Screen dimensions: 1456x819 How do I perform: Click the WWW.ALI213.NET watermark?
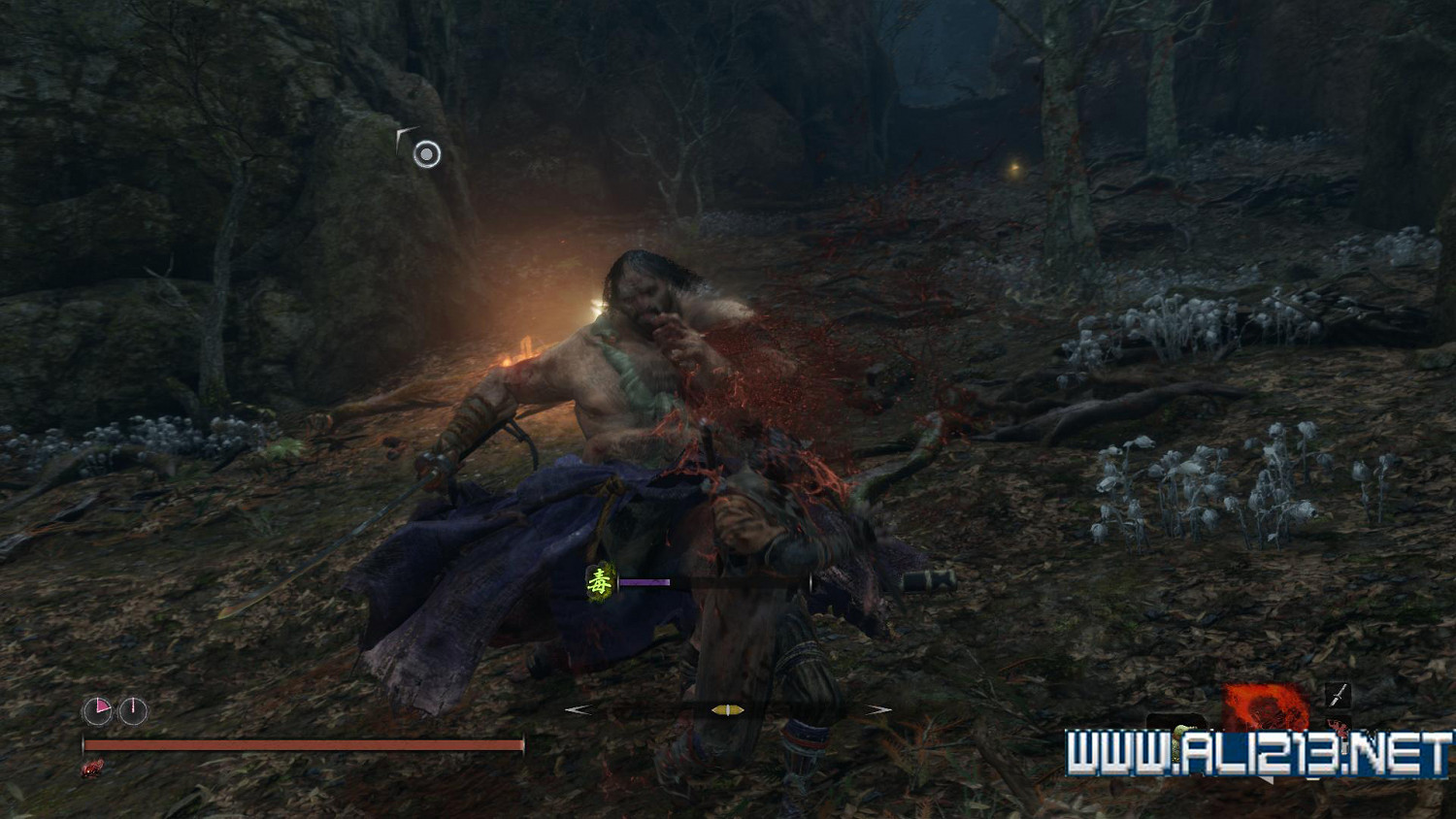coord(1259,755)
